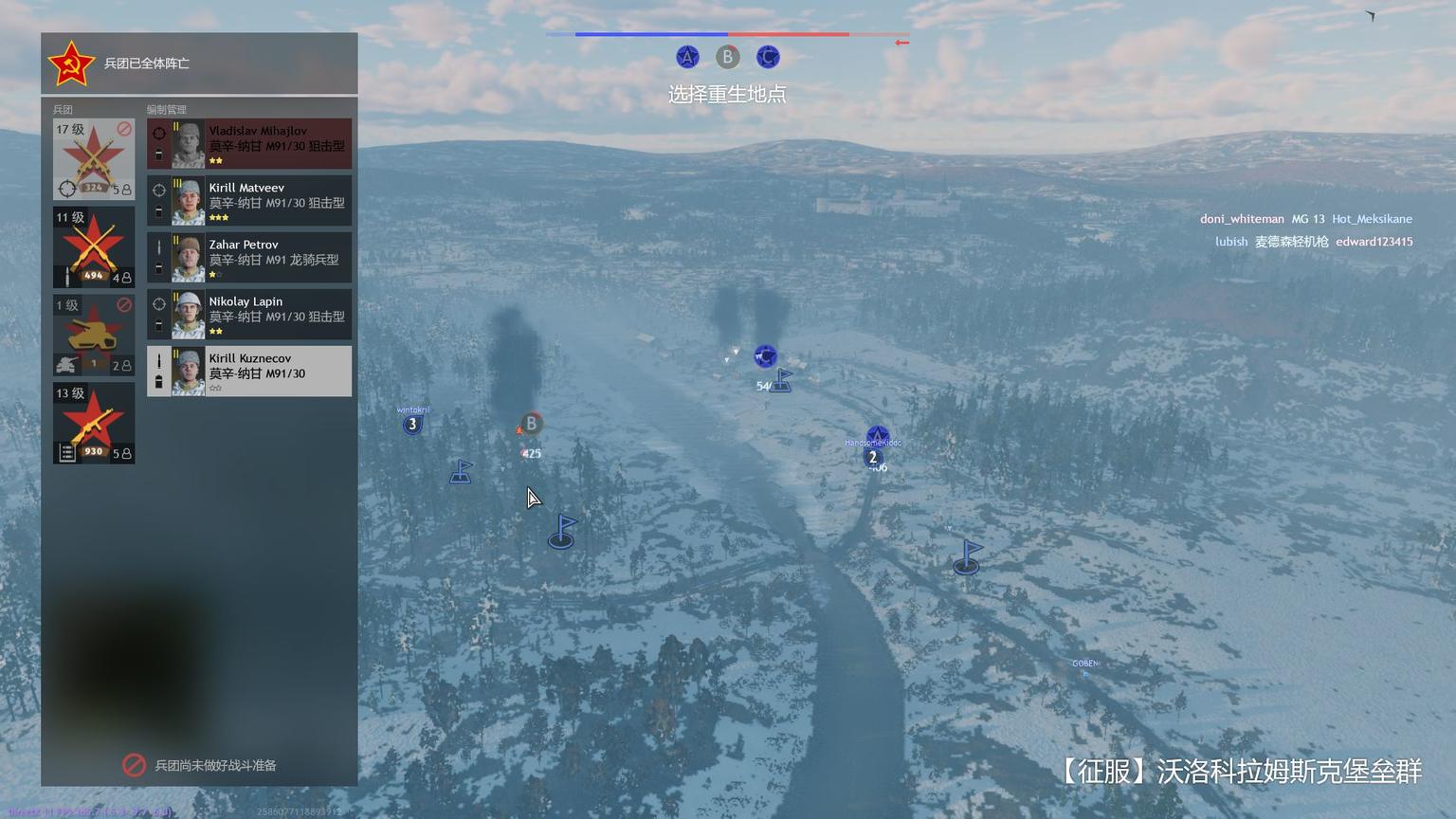Viewport: 1456px width, 819px height.
Task: Choose the level 11 rifle squad
Action: (93, 247)
